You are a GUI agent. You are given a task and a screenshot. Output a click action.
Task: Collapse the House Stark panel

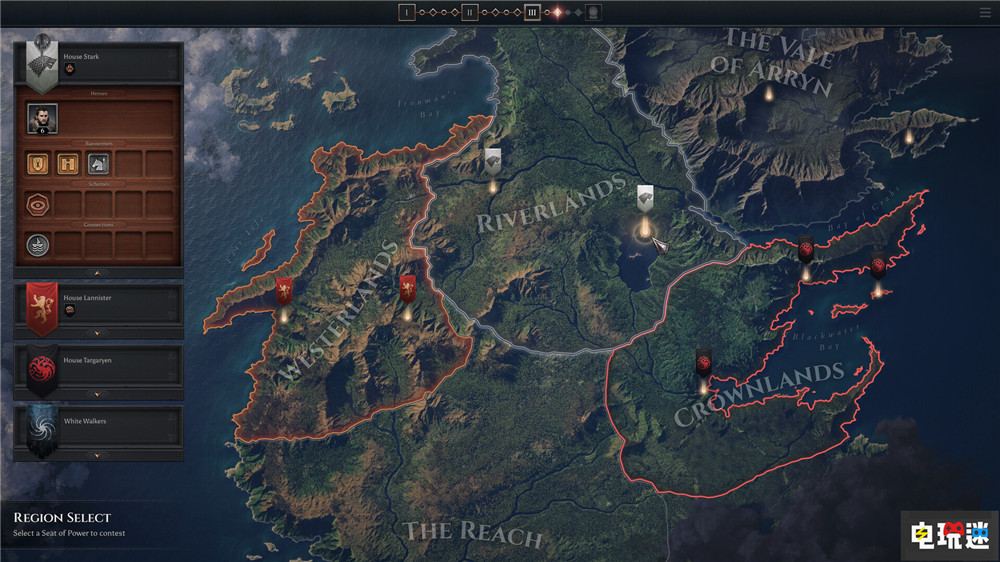[x=97, y=272]
